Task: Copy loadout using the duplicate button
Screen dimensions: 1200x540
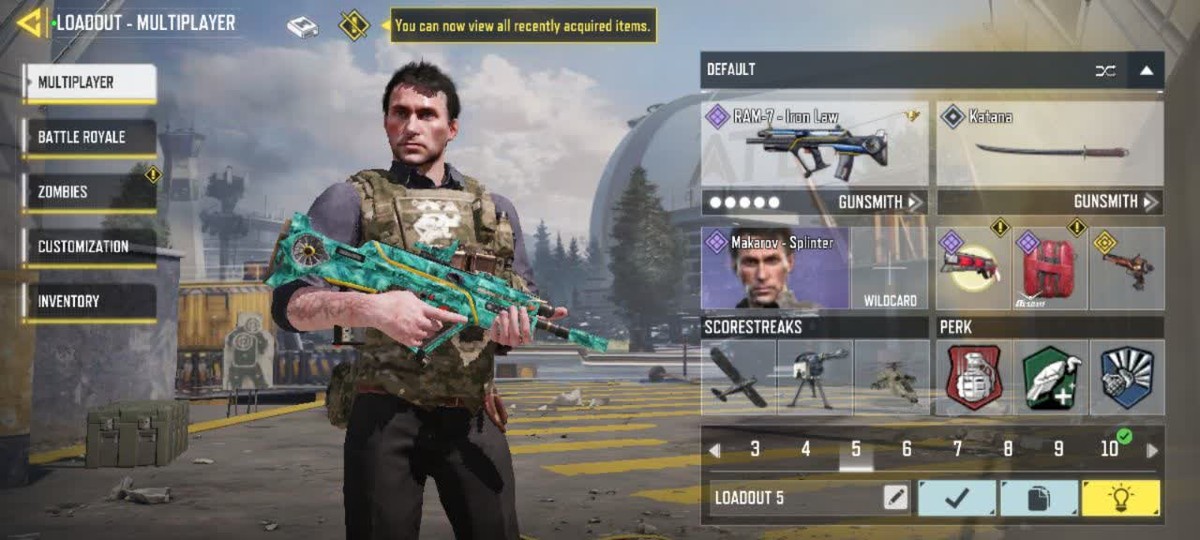Action: point(1039,498)
